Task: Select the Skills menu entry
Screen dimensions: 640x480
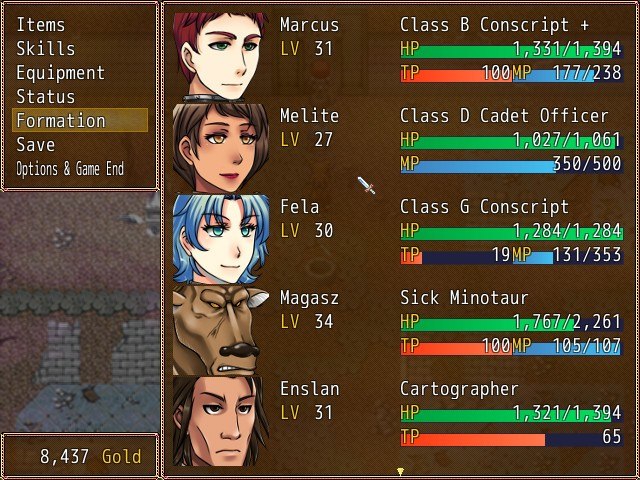Action: click(46, 49)
